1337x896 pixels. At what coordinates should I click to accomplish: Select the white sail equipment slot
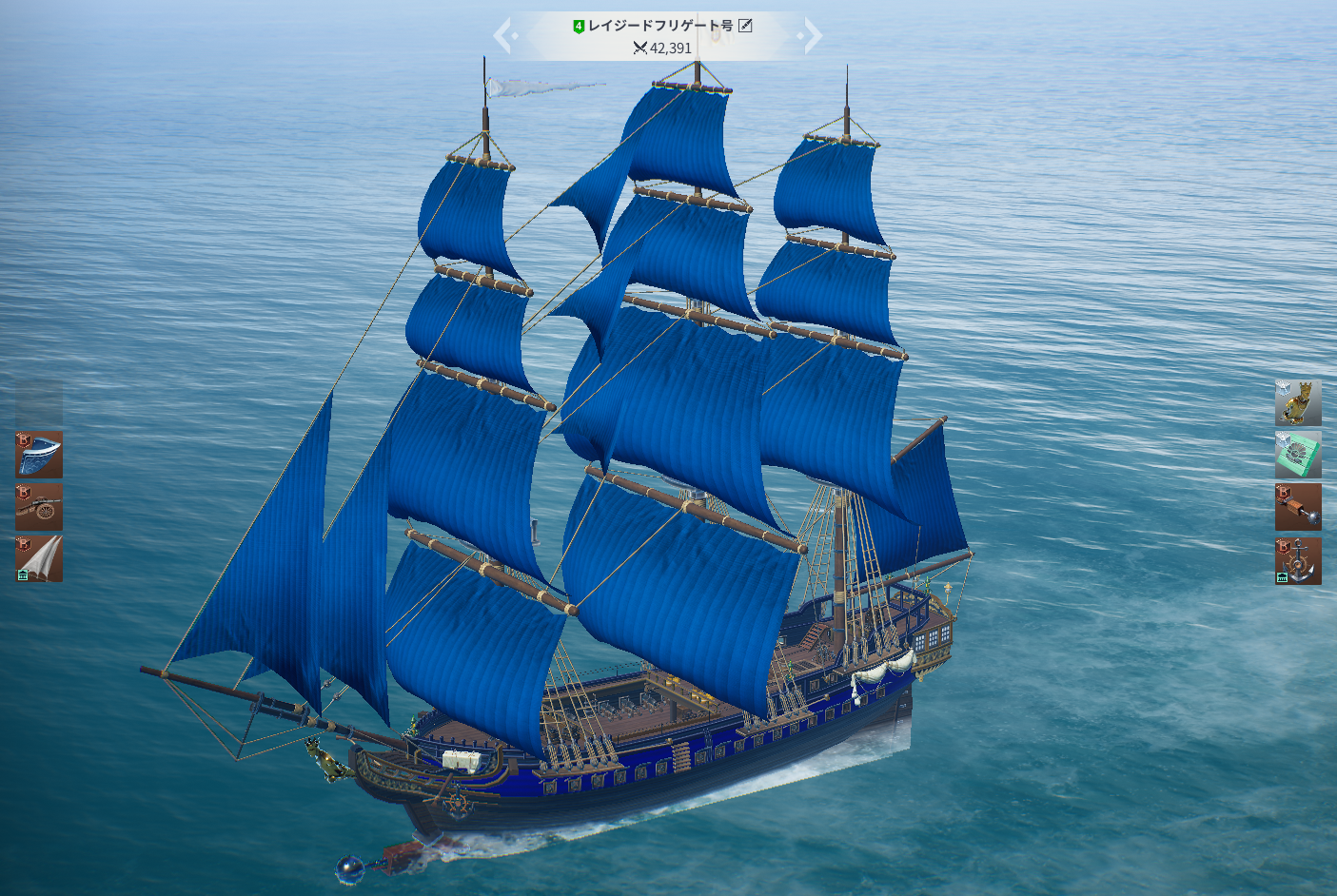coord(39,558)
